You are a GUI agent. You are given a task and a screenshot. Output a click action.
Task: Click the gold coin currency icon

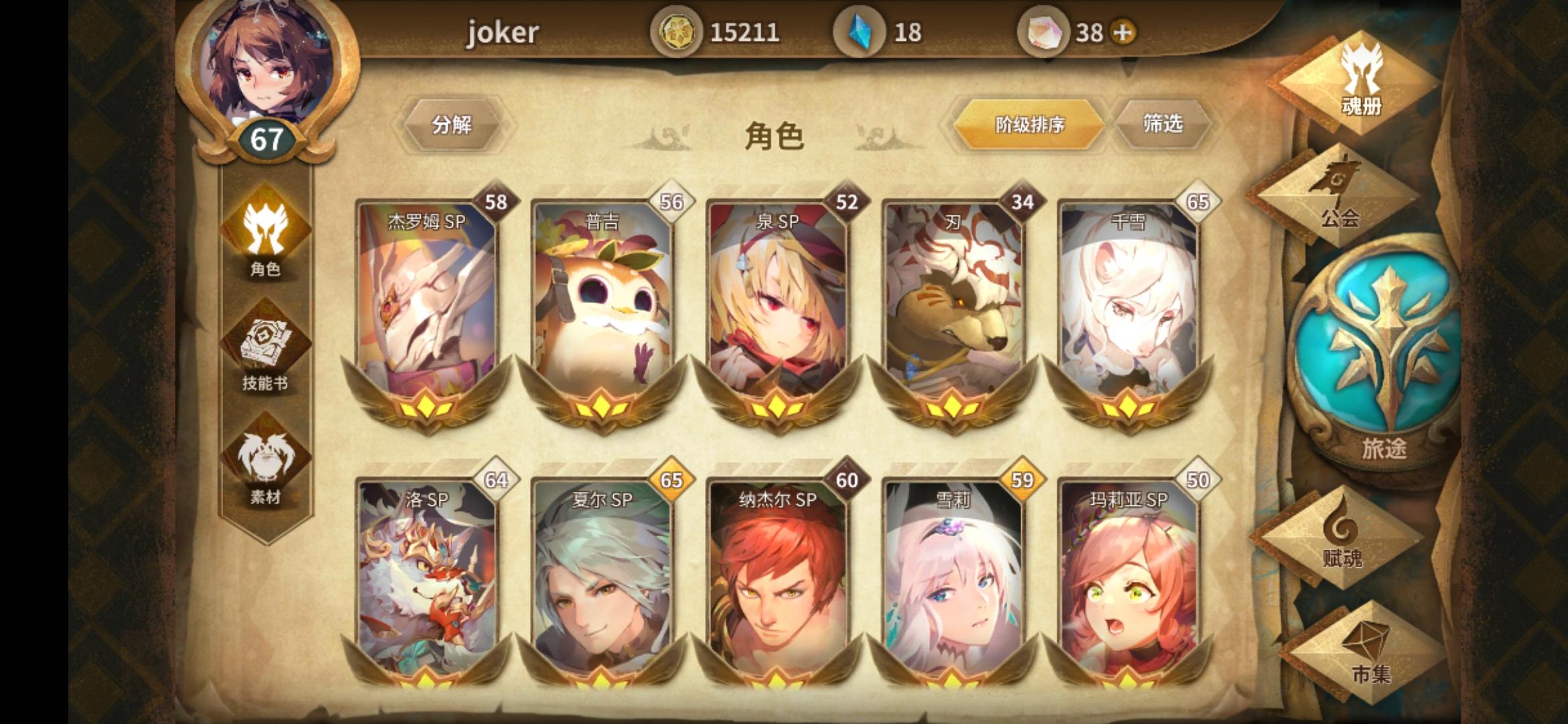(x=679, y=32)
